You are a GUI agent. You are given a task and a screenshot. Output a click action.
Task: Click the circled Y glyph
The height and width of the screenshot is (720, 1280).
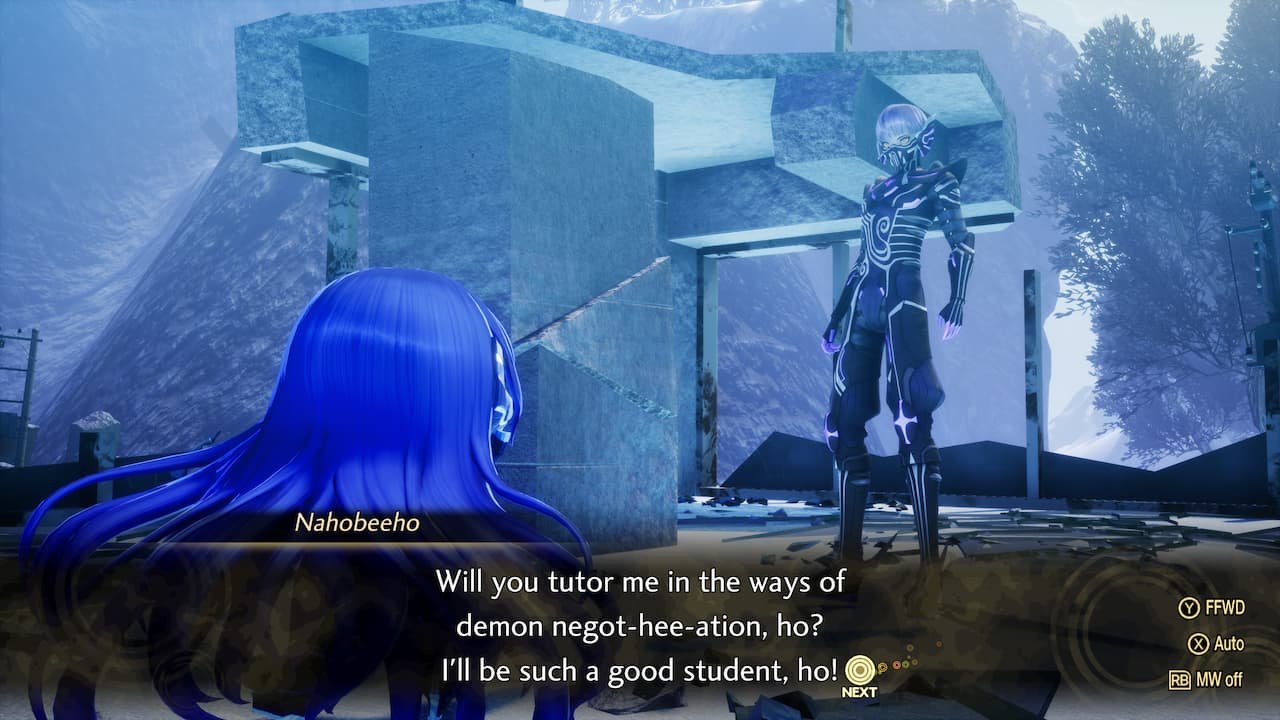click(1188, 607)
